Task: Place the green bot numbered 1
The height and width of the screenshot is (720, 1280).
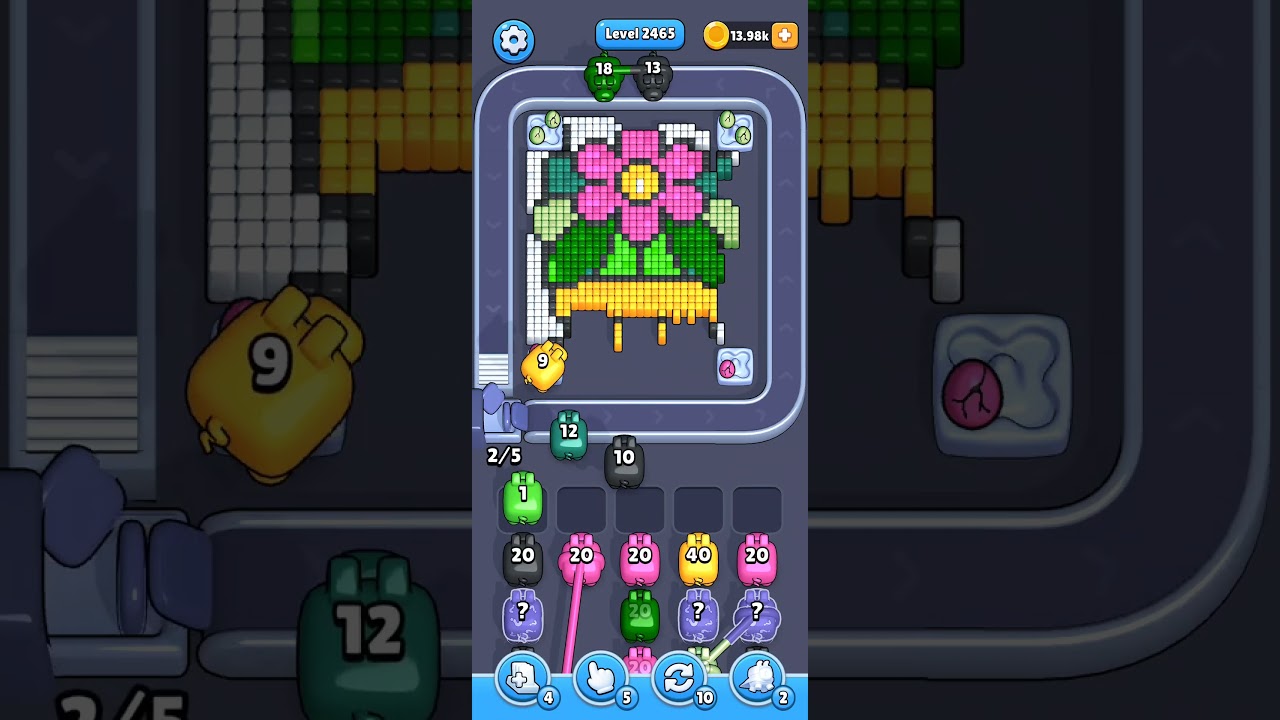Action: tap(521, 500)
